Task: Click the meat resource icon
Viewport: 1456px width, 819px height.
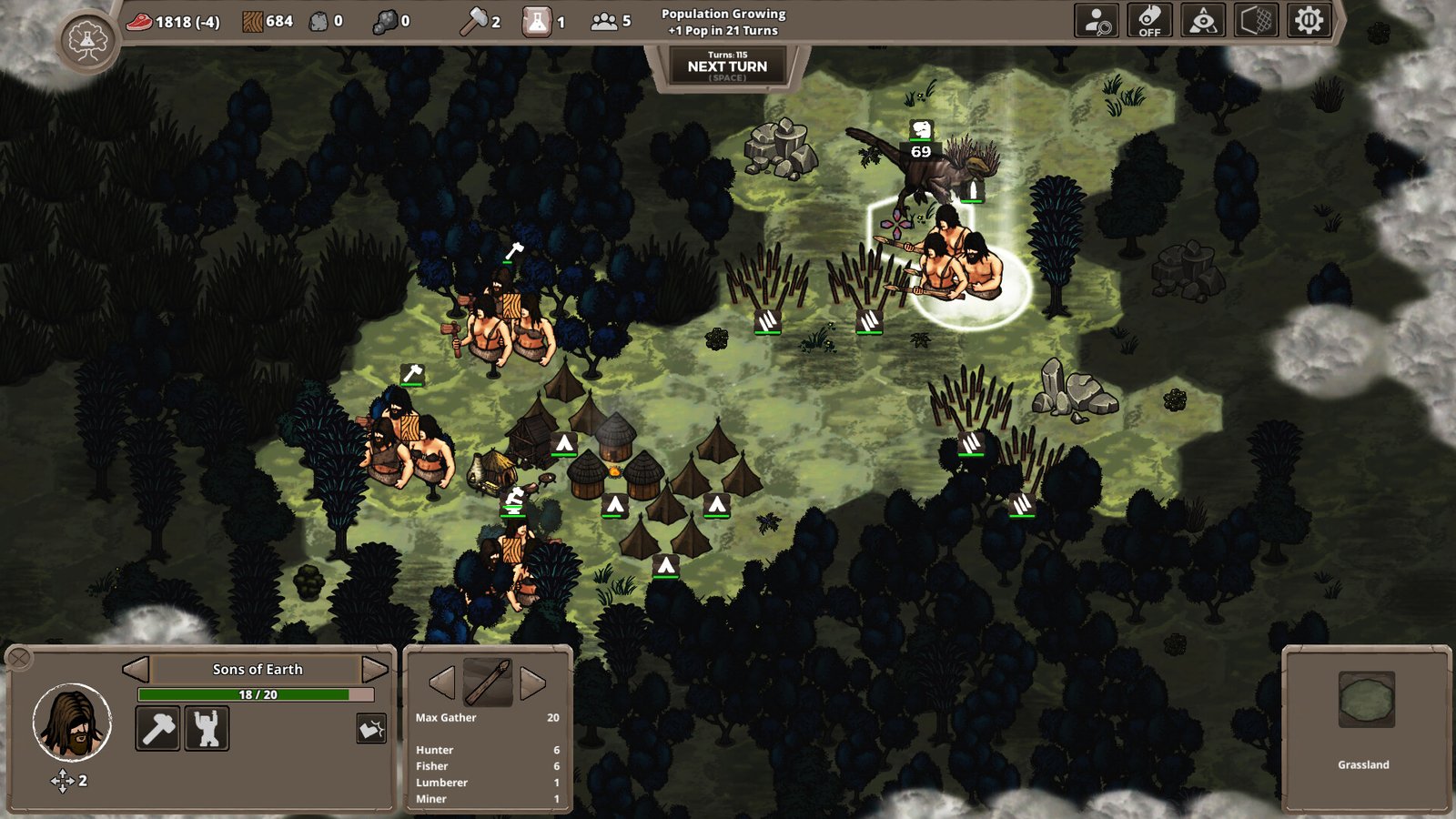Action: tap(138, 22)
